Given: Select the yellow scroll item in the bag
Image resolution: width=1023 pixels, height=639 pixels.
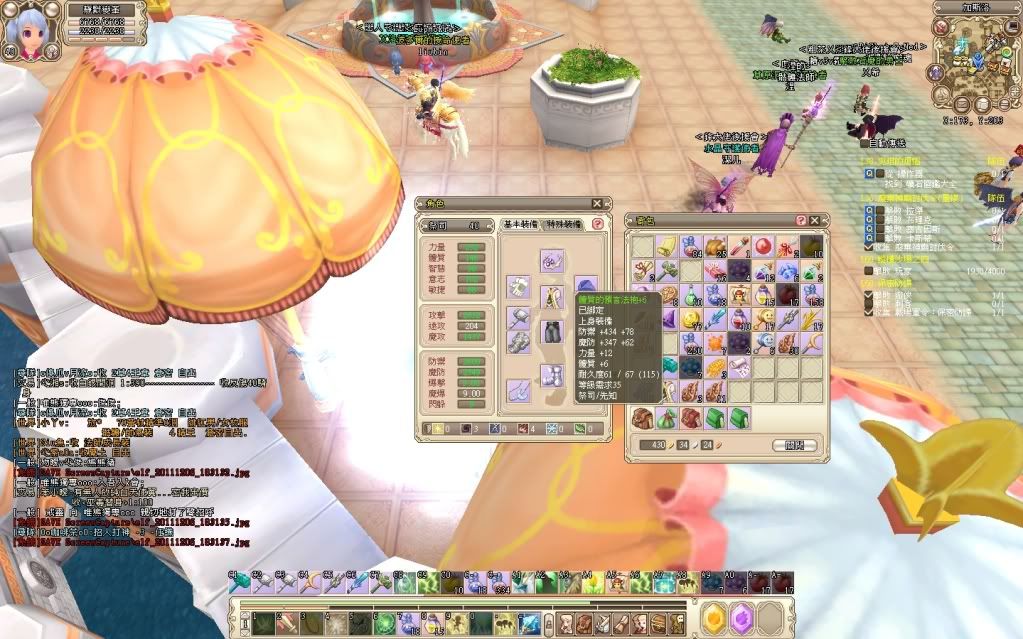Looking at the screenshot, I should click(666, 245).
